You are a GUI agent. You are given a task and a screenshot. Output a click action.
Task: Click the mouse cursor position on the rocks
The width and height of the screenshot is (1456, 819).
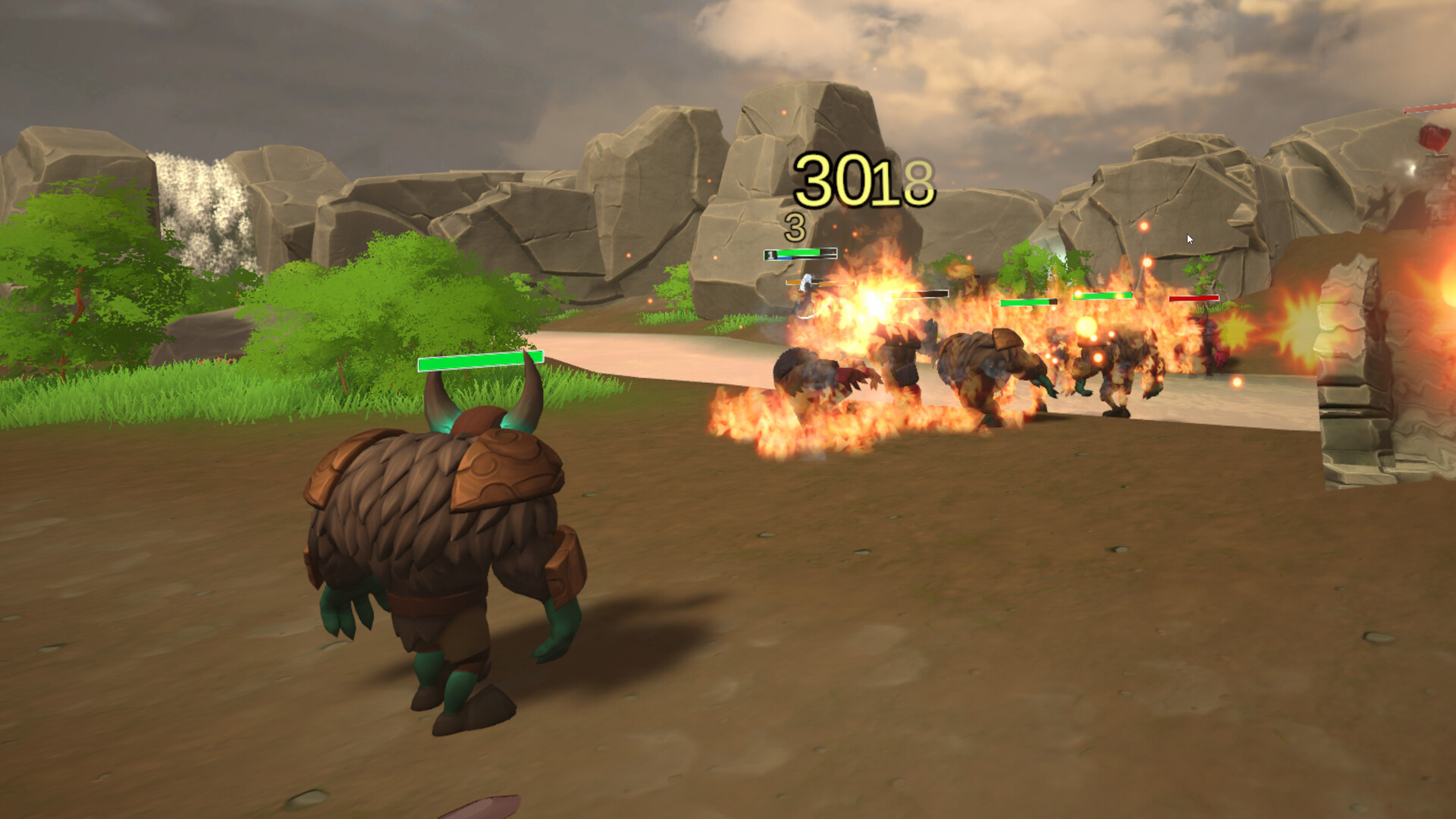point(1188,237)
